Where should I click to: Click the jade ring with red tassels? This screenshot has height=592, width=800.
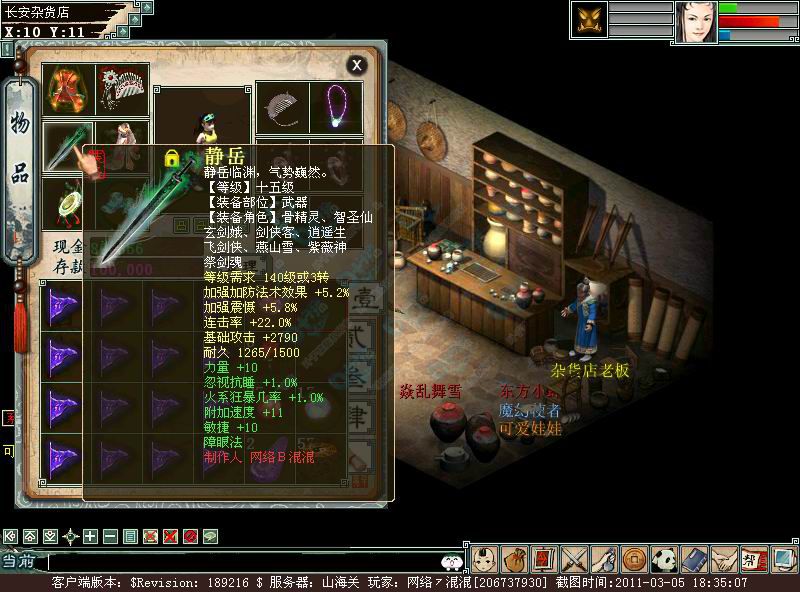point(68,200)
